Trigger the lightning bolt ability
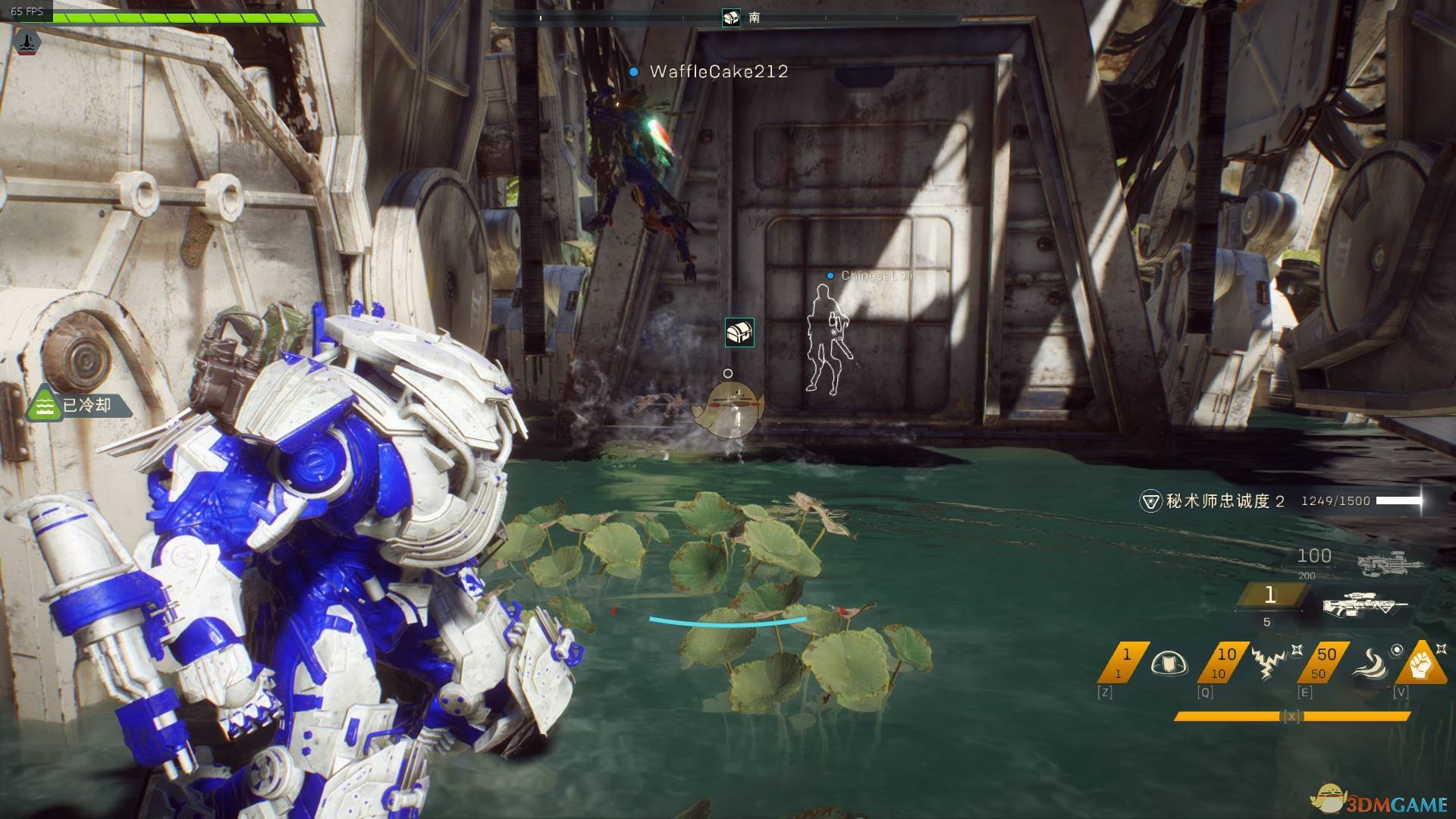 (1266, 663)
